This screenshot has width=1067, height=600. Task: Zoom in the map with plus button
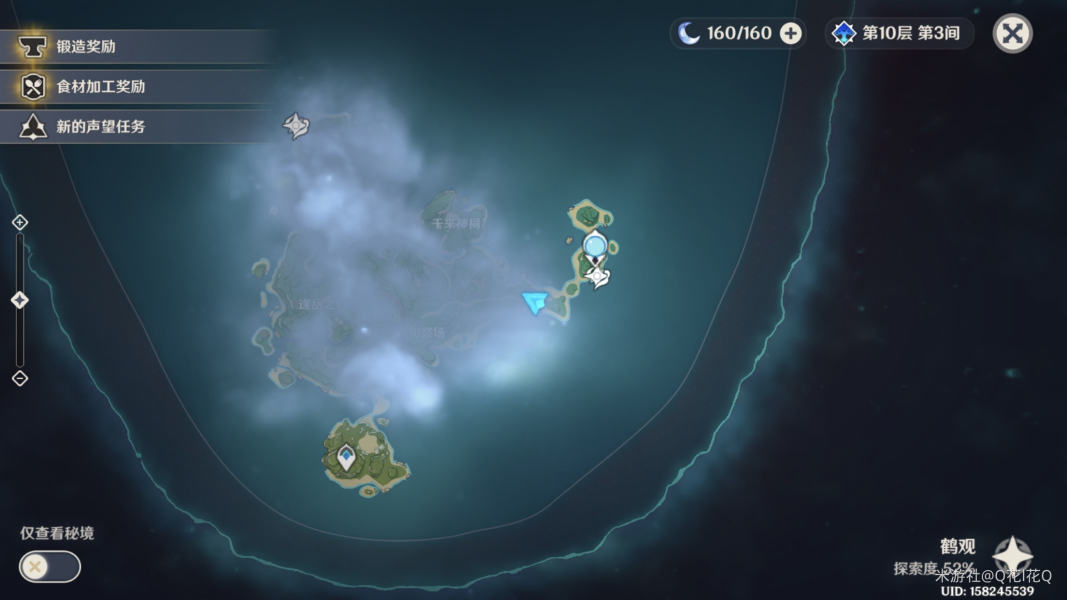point(19,222)
